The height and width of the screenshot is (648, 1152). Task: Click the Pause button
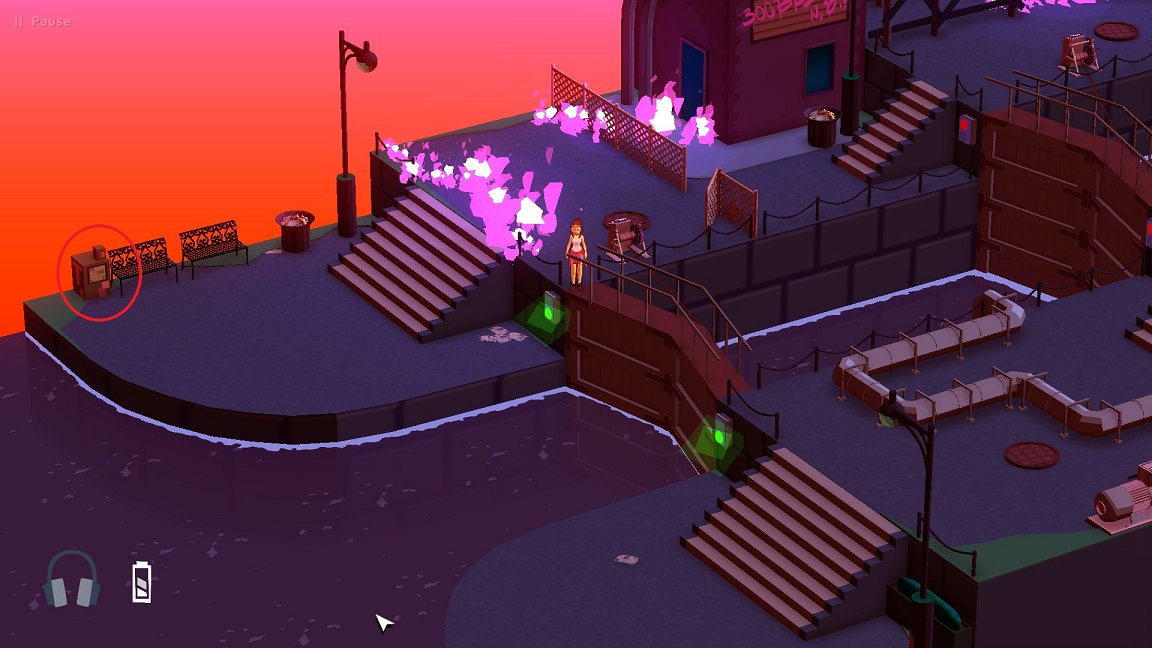42,21
